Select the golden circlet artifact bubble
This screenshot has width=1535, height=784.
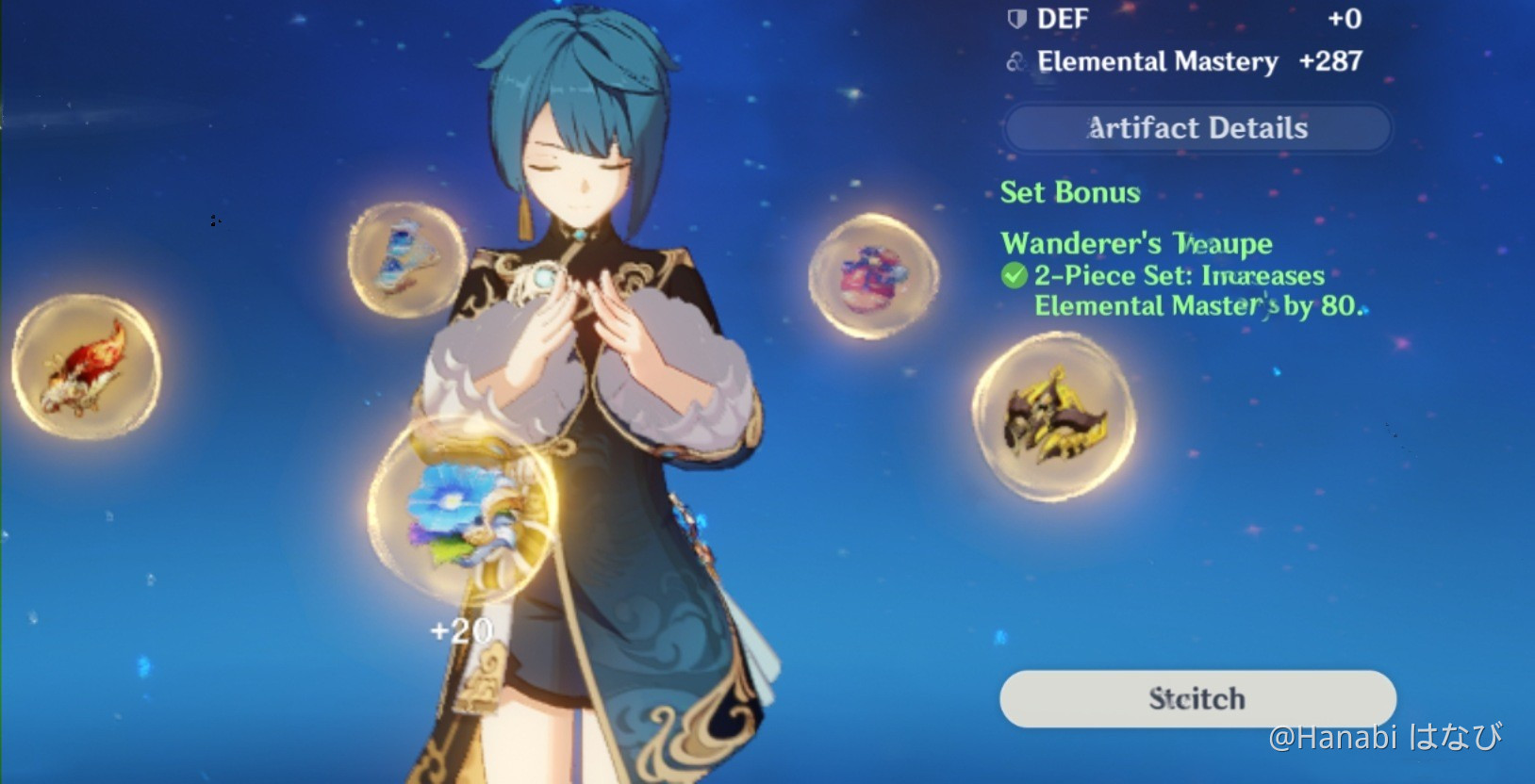coord(1053,416)
